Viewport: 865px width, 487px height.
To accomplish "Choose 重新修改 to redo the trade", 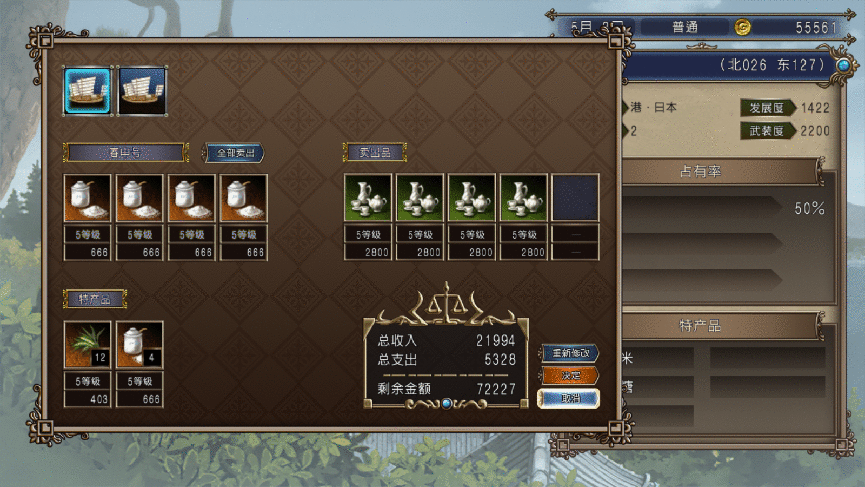I will (x=569, y=353).
